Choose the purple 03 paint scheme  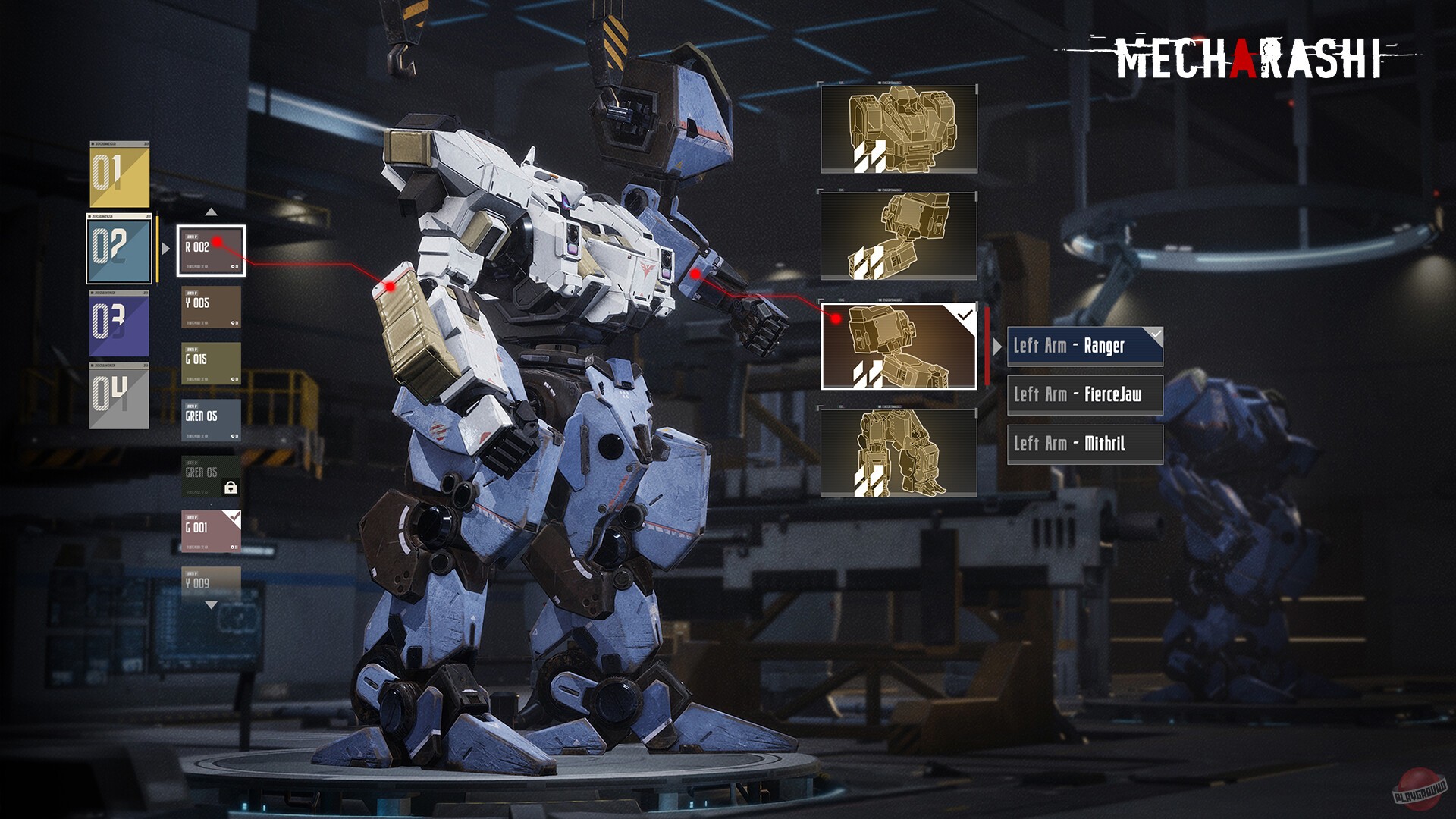119,323
